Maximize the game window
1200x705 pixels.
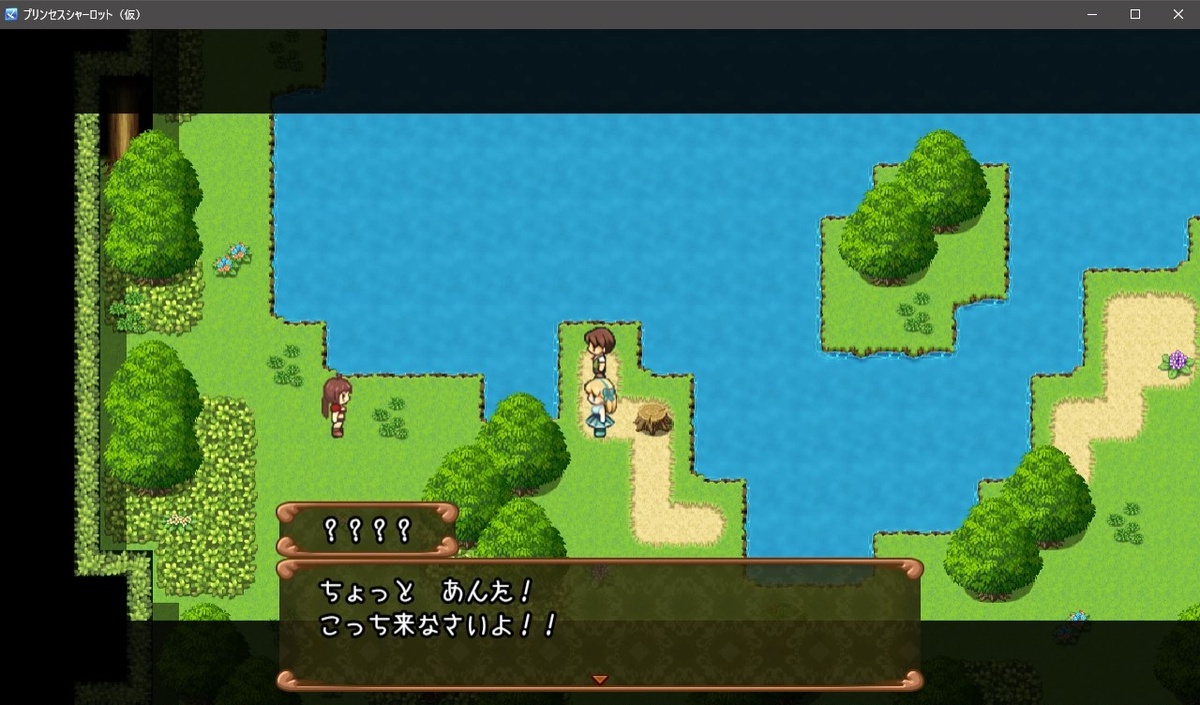[1135, 14]
